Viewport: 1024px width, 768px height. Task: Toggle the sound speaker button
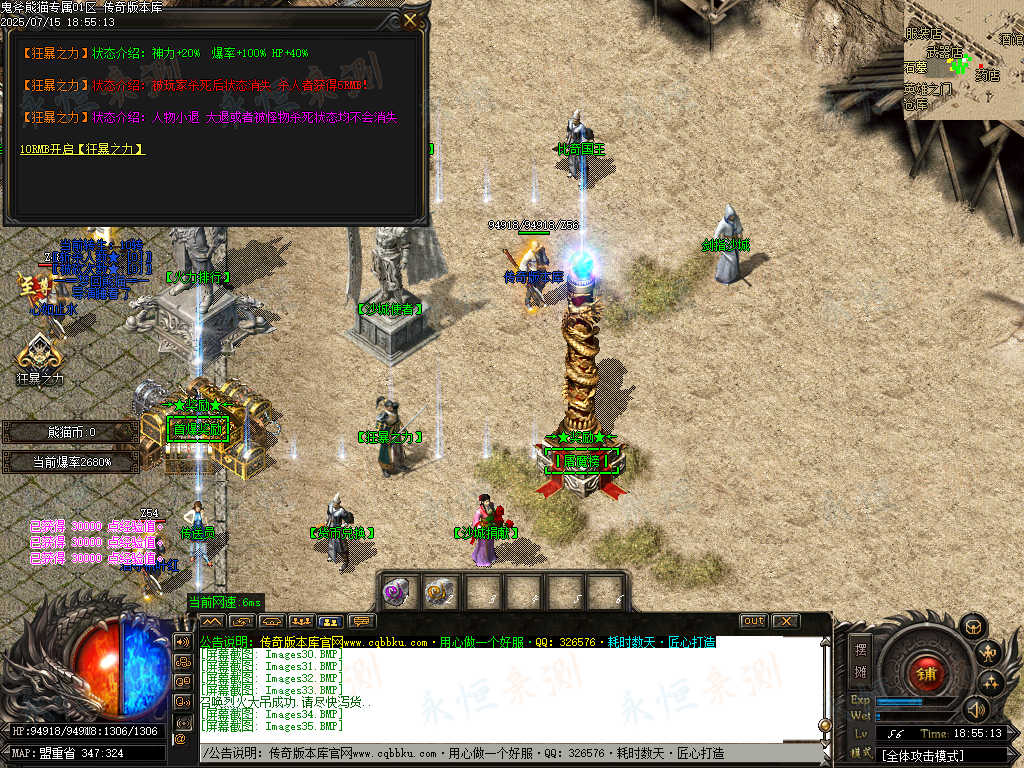point(976,709)
